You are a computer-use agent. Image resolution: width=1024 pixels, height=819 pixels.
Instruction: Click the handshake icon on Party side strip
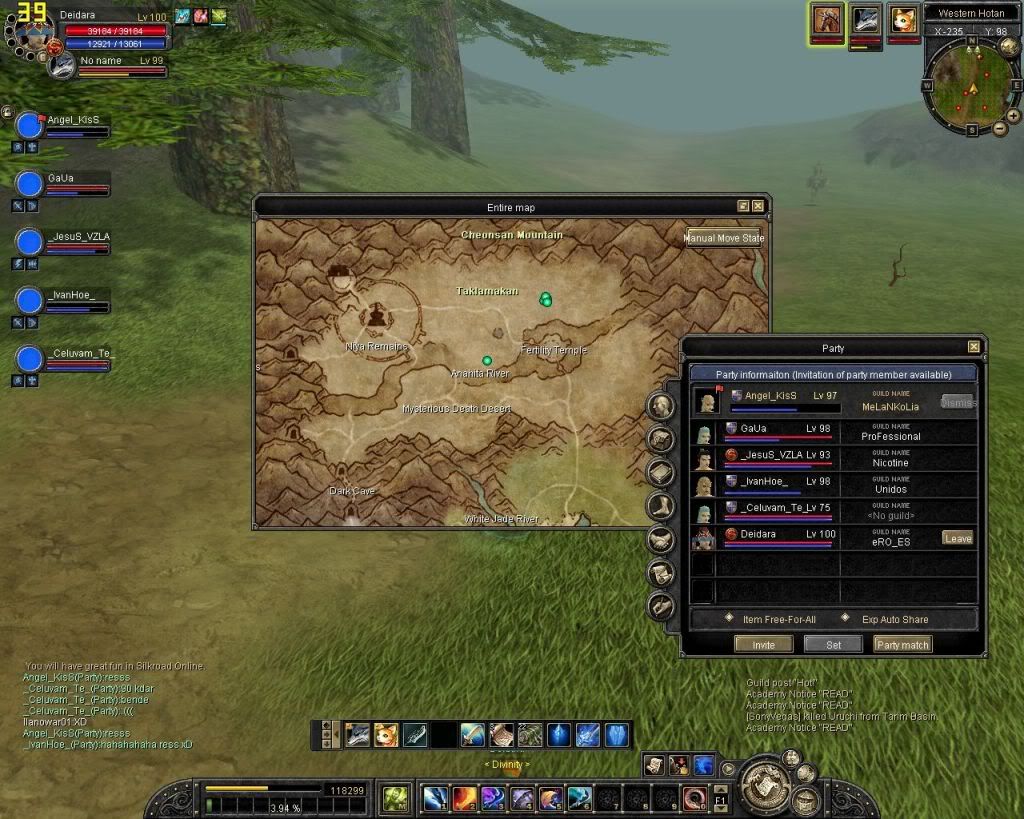tap(660, 539)
